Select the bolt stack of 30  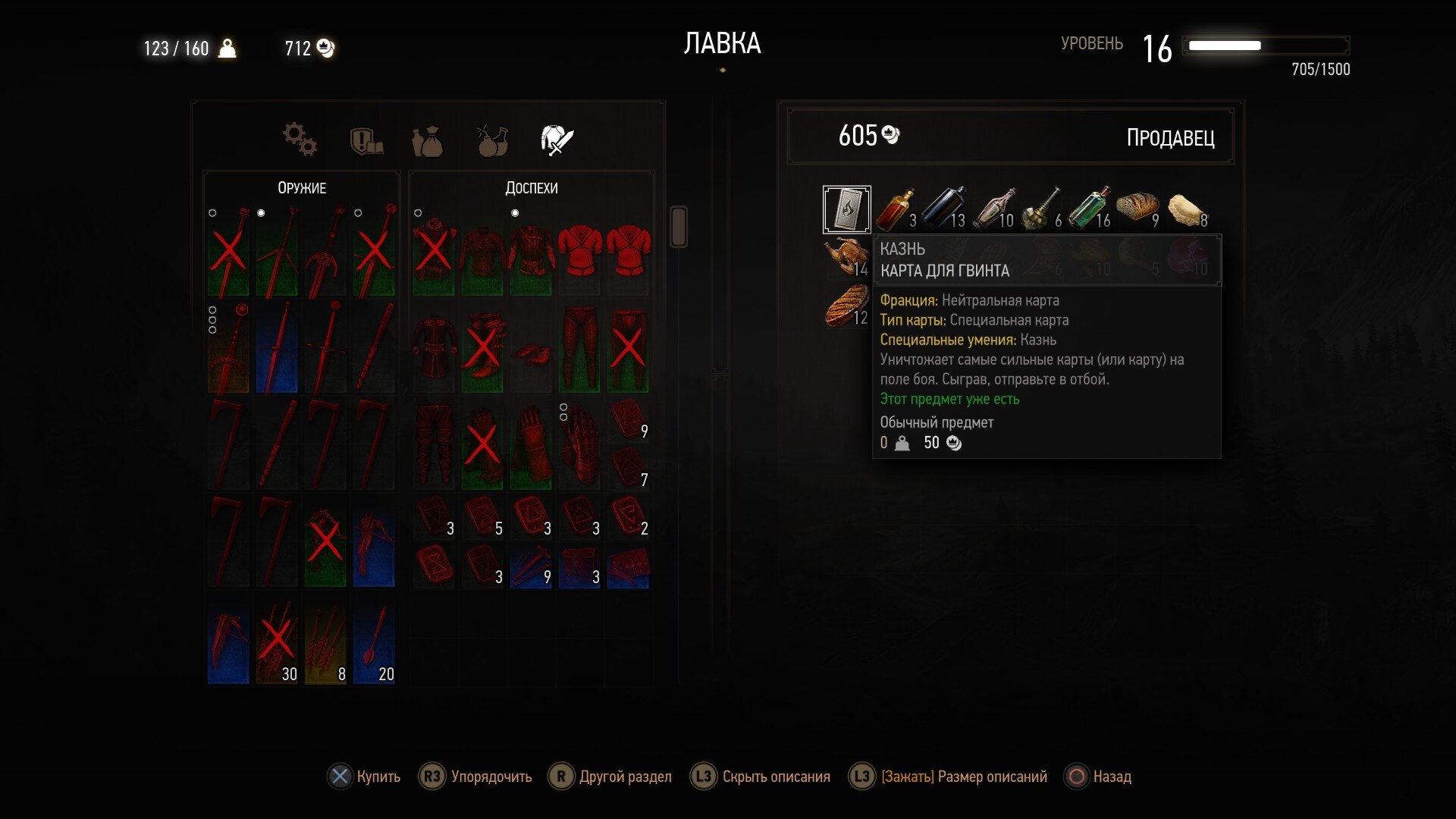277,645
